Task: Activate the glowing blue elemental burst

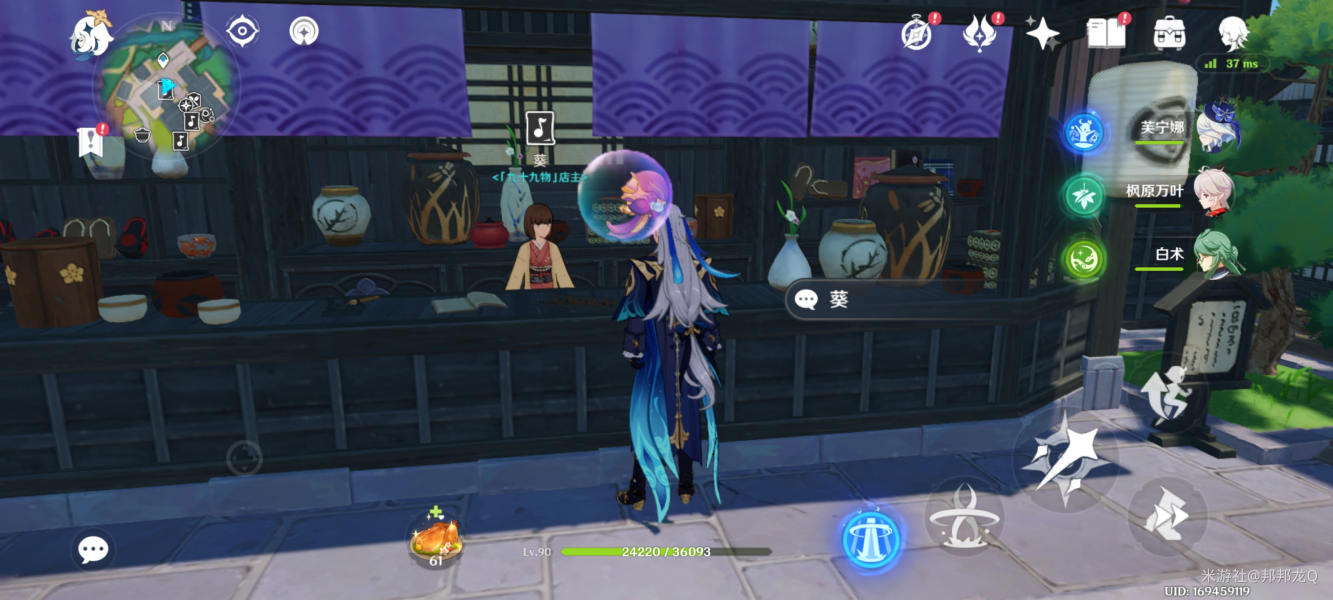Action: (871, 540)
